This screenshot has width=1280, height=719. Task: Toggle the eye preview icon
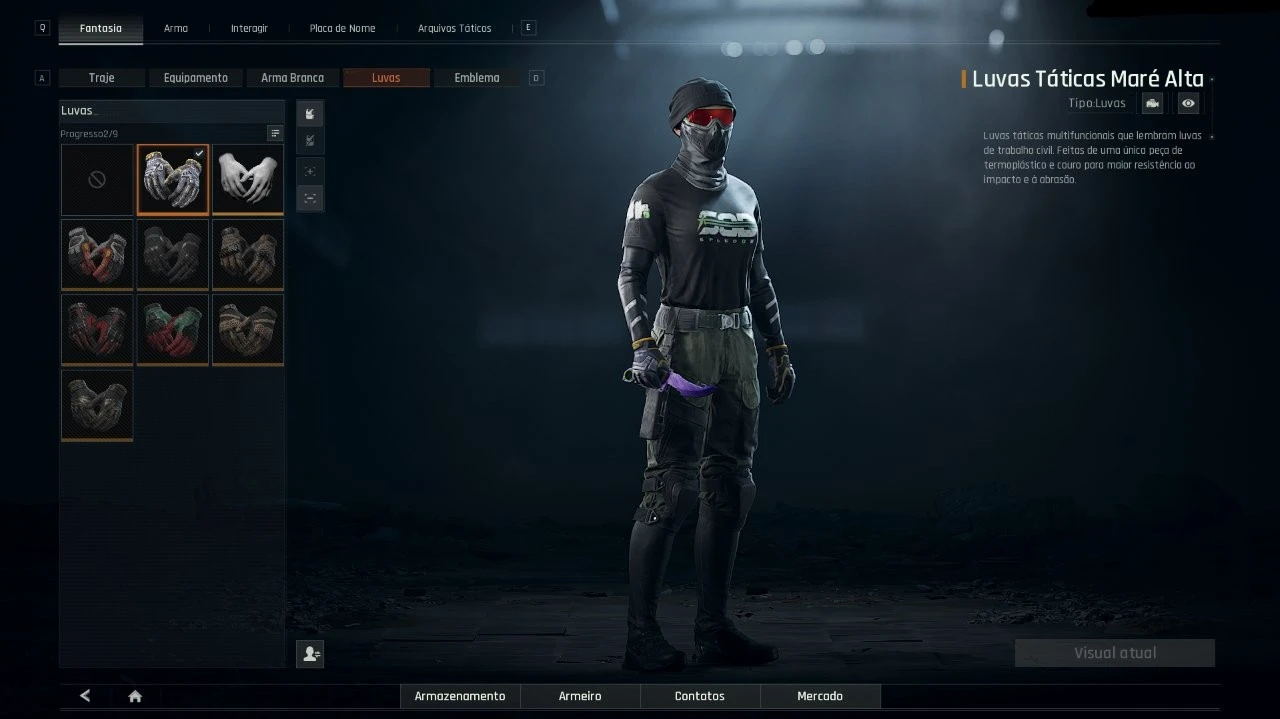coord(1187,103)
